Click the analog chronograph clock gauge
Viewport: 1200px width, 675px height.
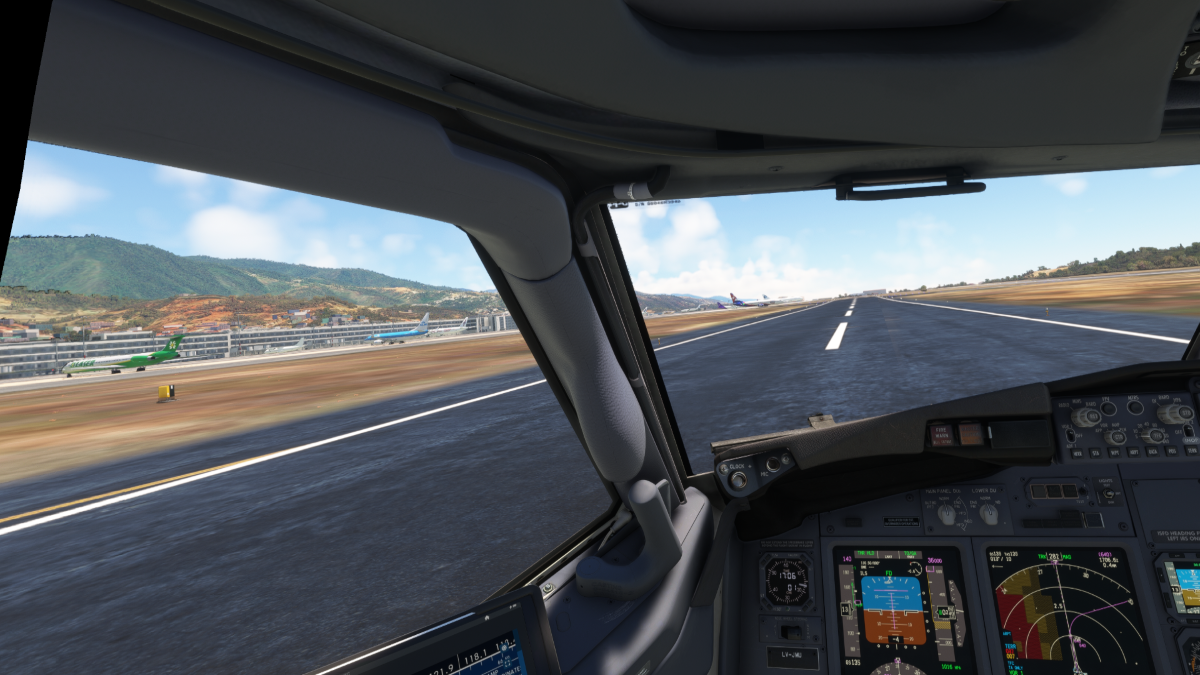coord(786,580)
